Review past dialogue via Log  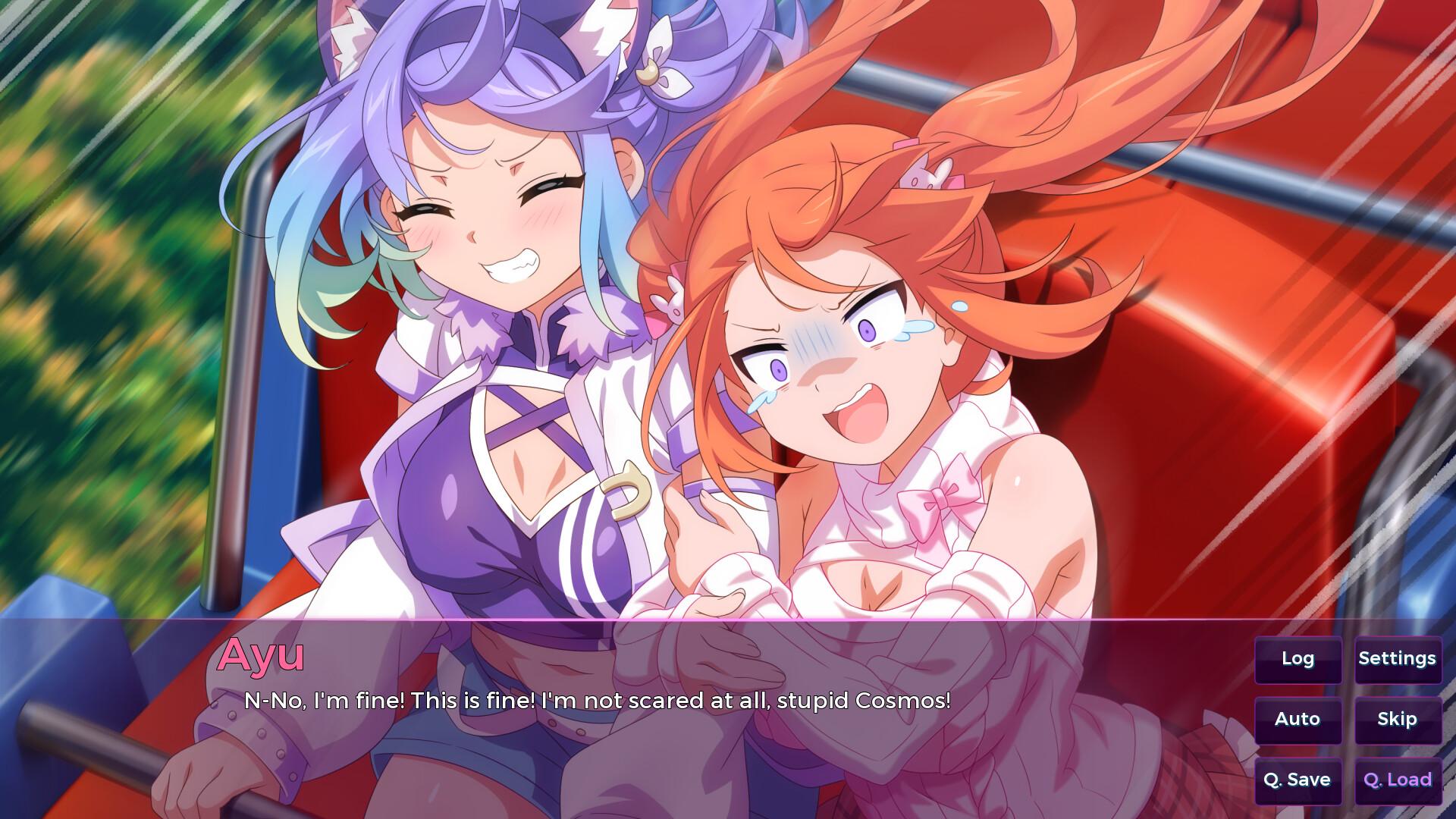click(x=1298, y=659)
